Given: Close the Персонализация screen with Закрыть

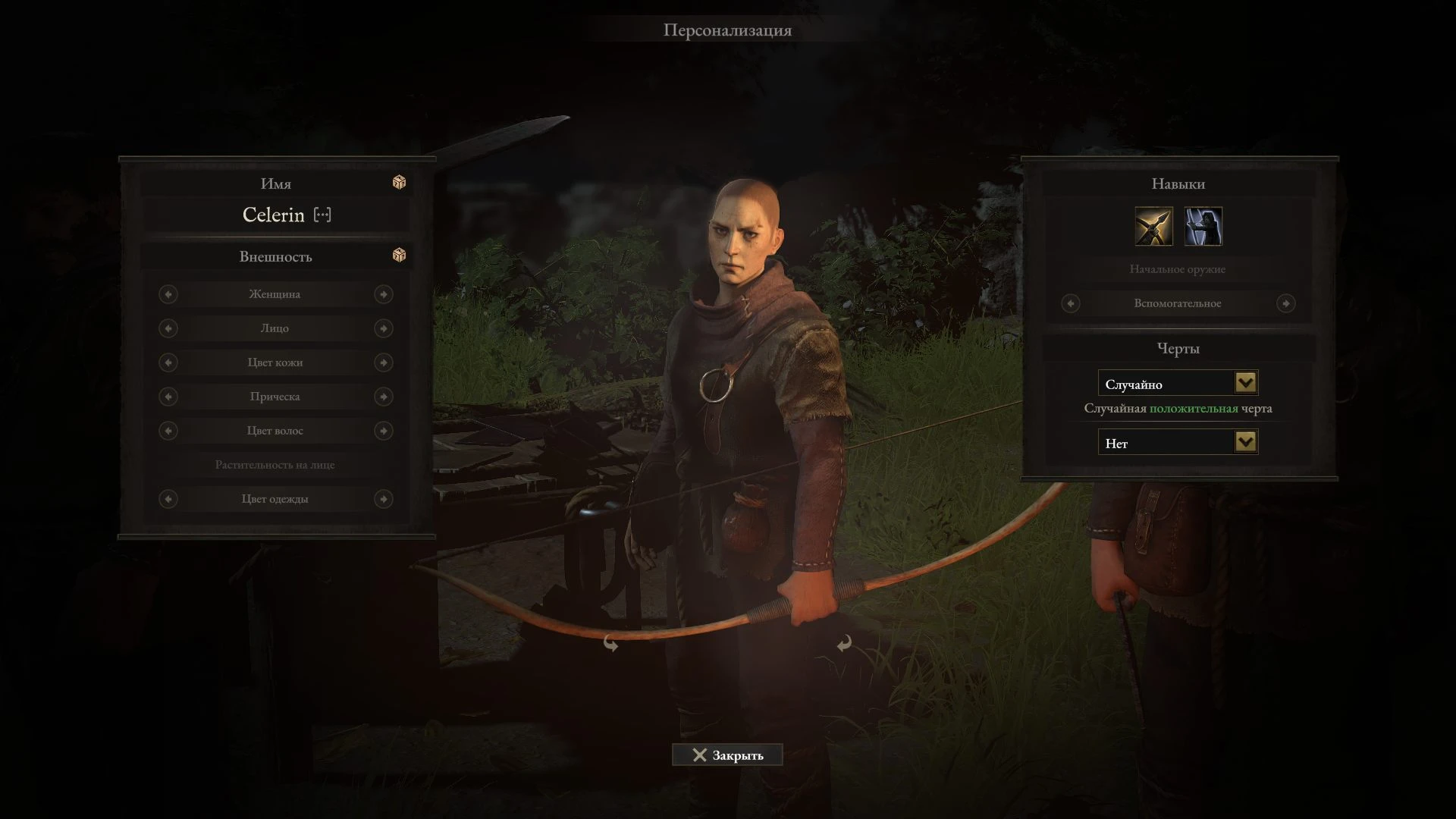Looking at the screenshot, I should point(727,755).
